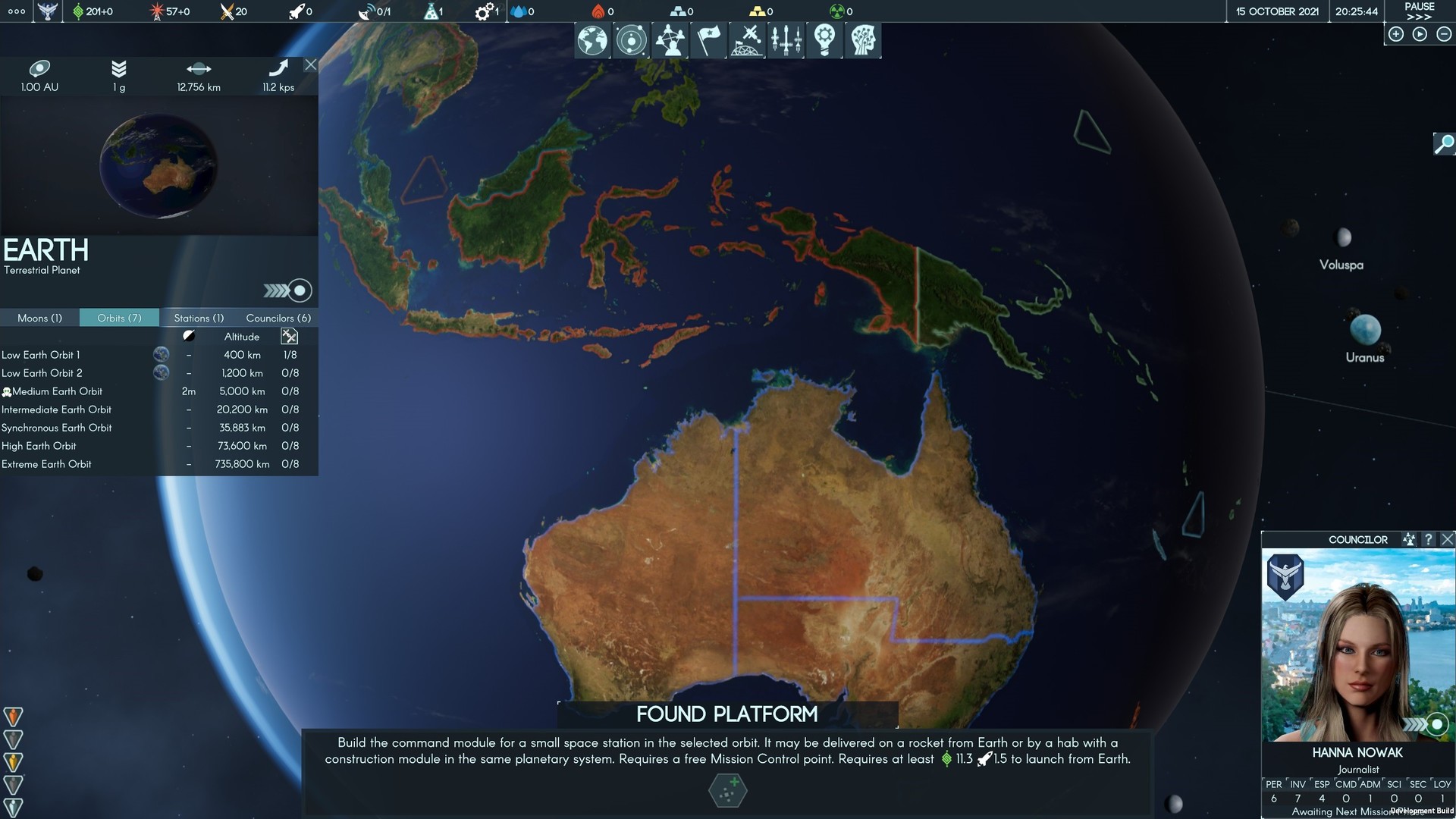The height and width of the screenshot is (819, 1456).
Task: Open the councilor network screen
Action: click(670, 39)
